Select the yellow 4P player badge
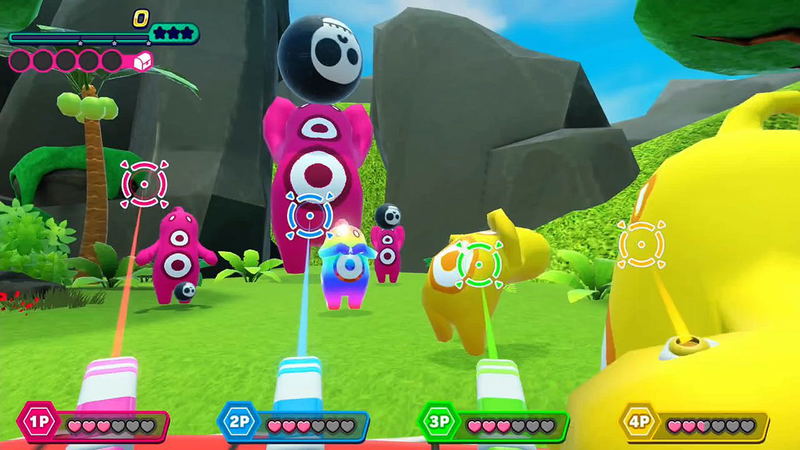This screenshot has width=800, height=450. click(640, 424)
